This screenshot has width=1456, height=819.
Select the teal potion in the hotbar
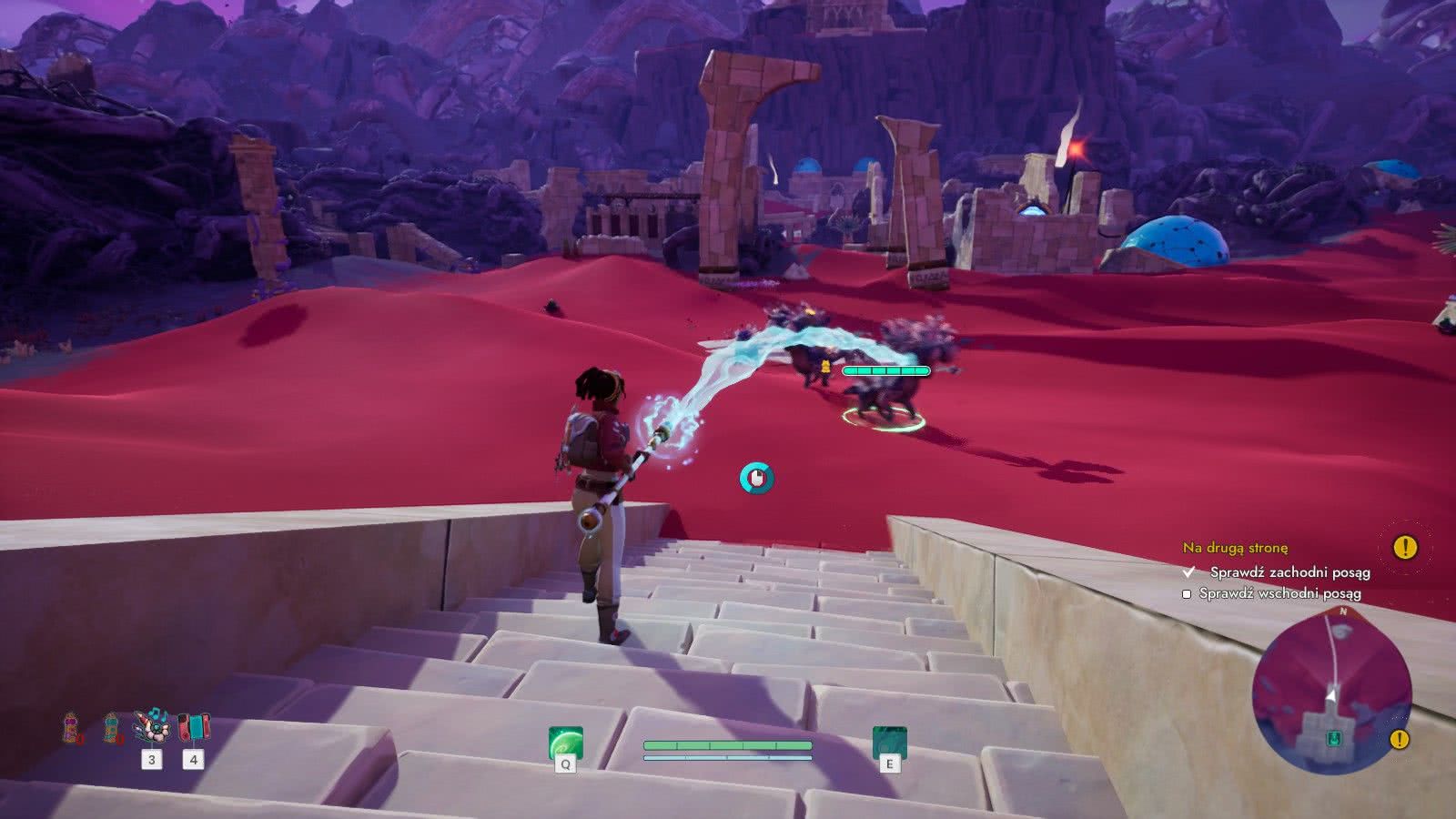[x=110, y=726]
